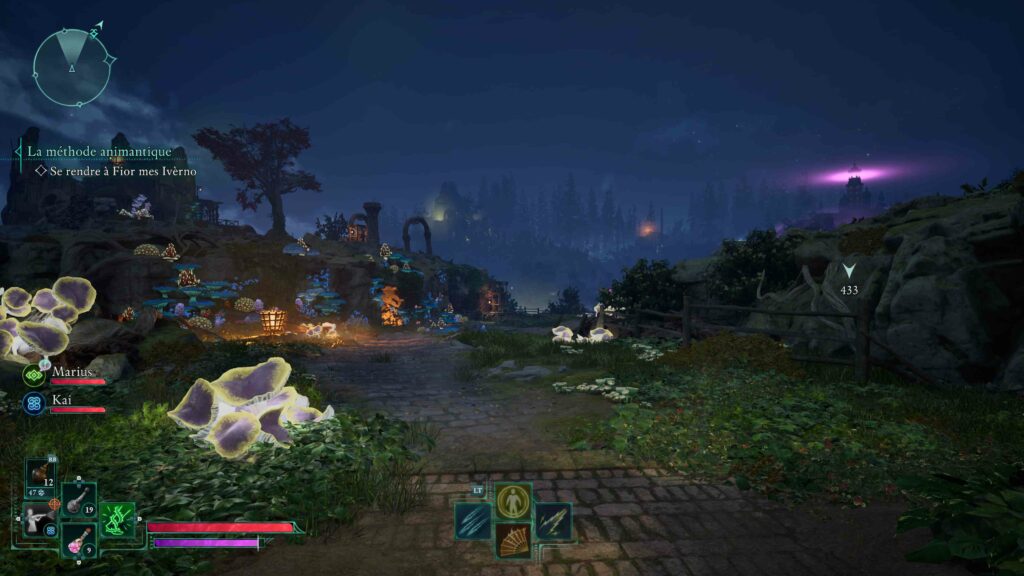Activate the green glowing rune ability

(118, 519)
